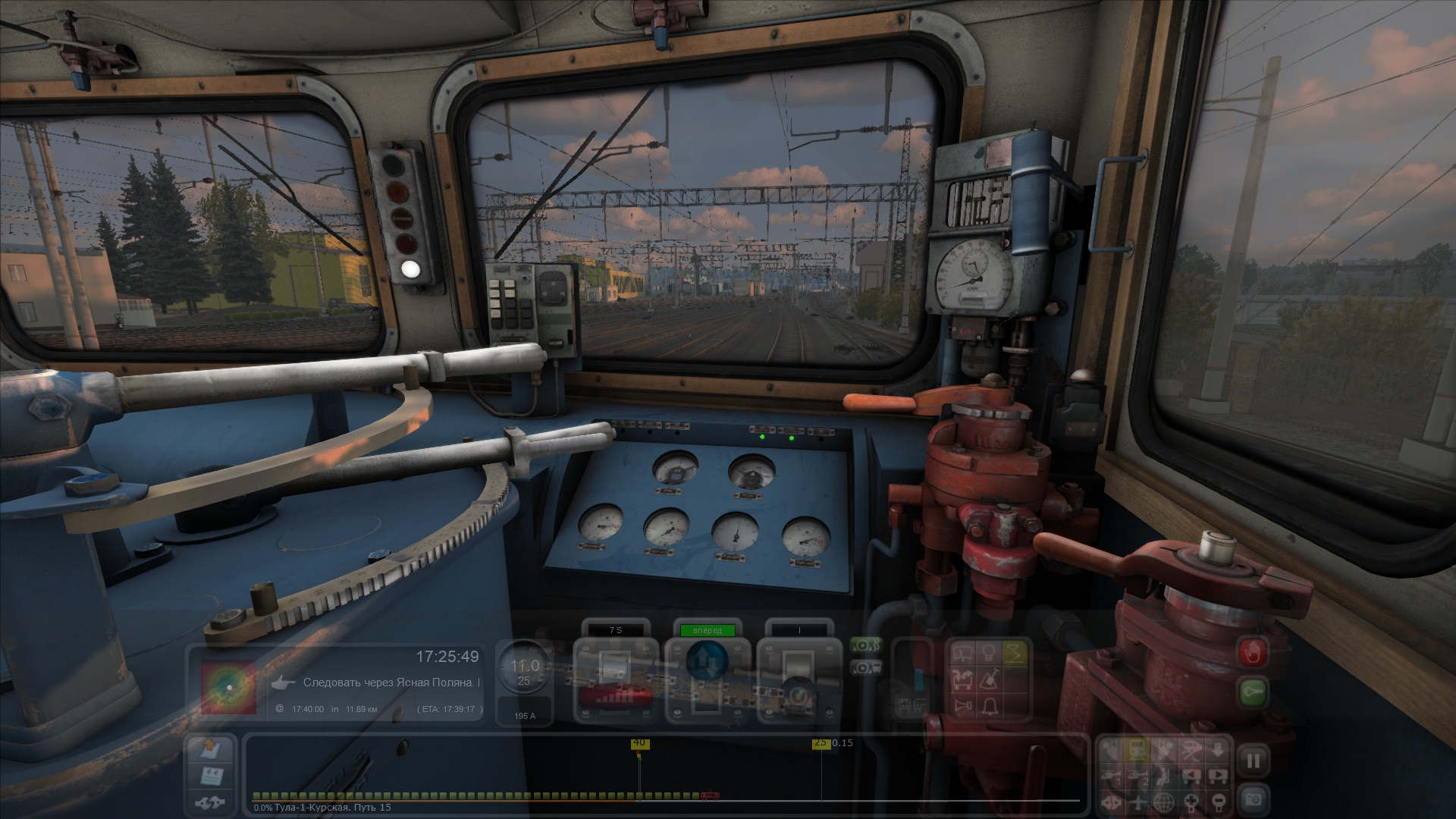This screenshot has height=819, width=1456.
Task: Activate the red emergency brake hand button
Action: pyautogui.click(x=1253, y=652)
